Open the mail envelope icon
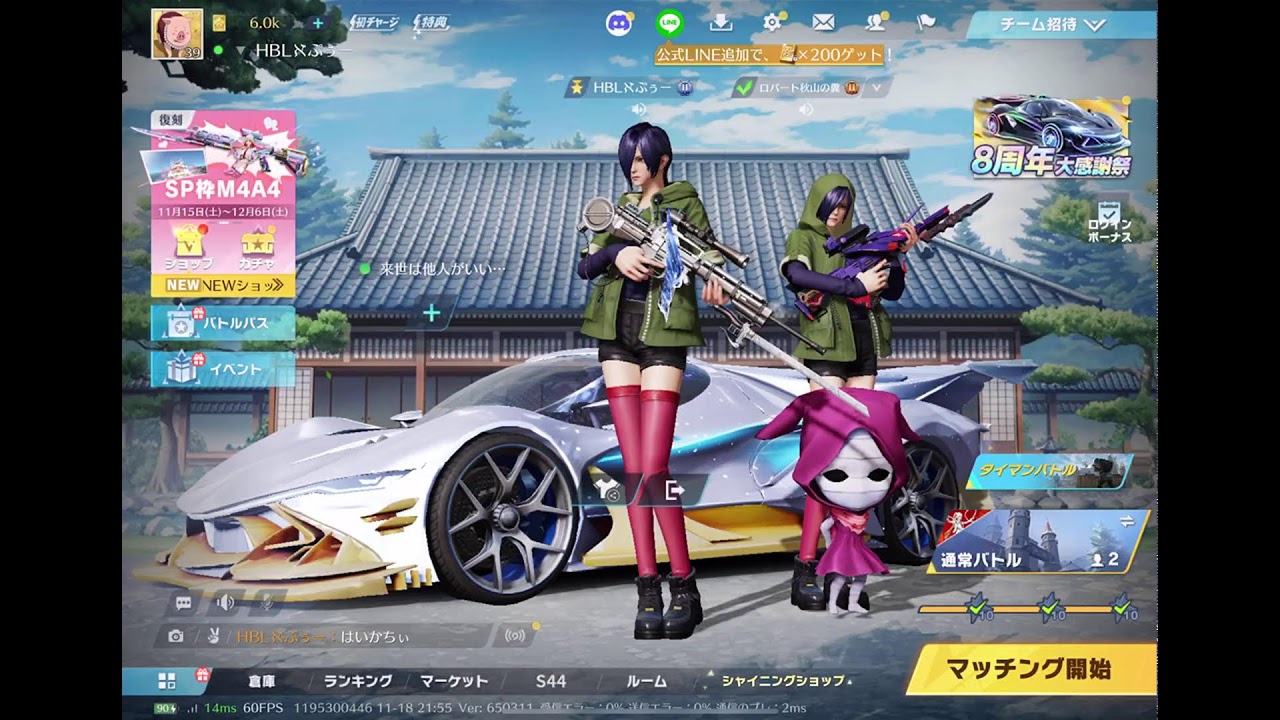The image size is (1280, 720). pos(823,23)
